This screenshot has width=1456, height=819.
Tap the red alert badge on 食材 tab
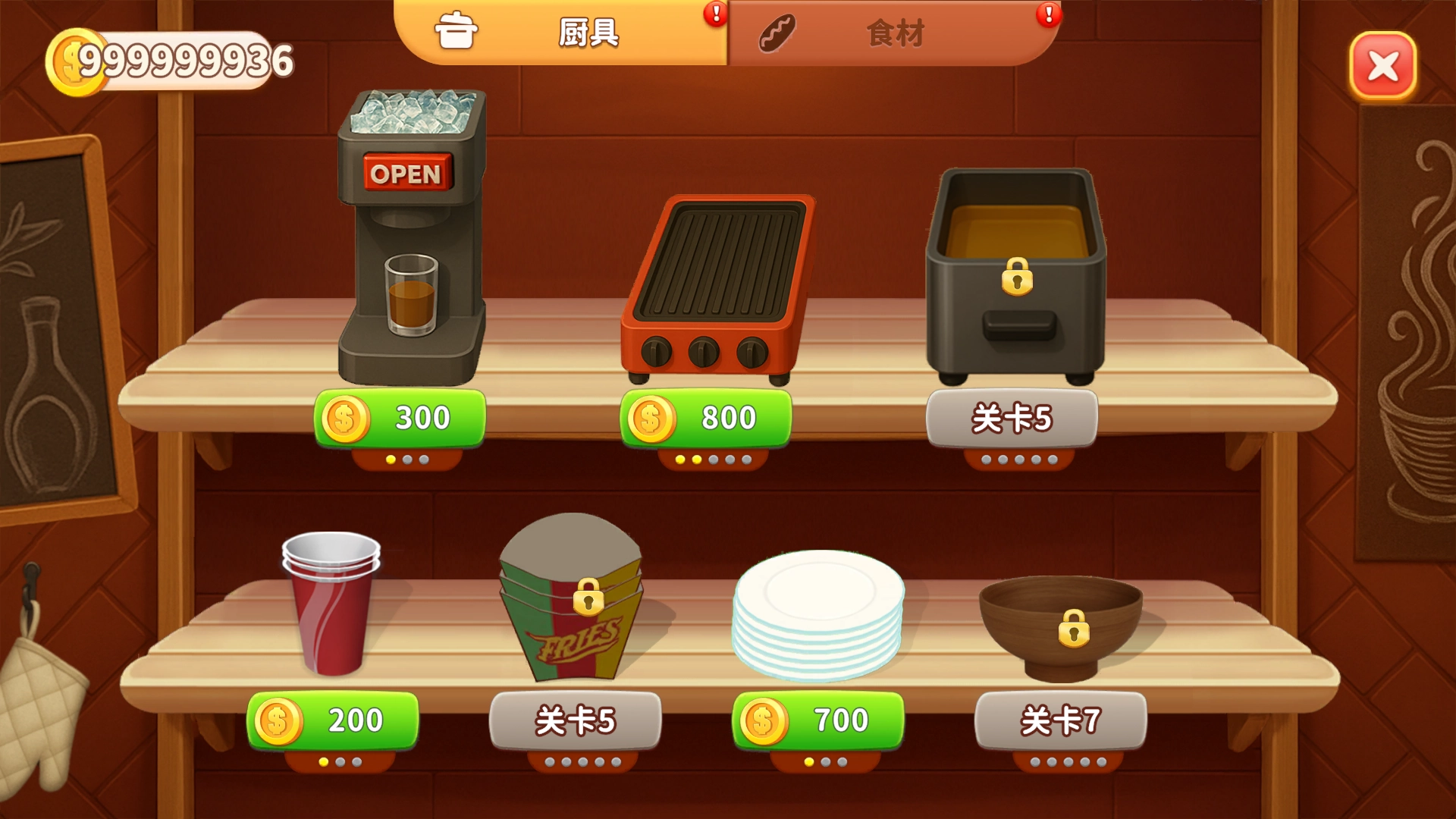click(1048, 13)
